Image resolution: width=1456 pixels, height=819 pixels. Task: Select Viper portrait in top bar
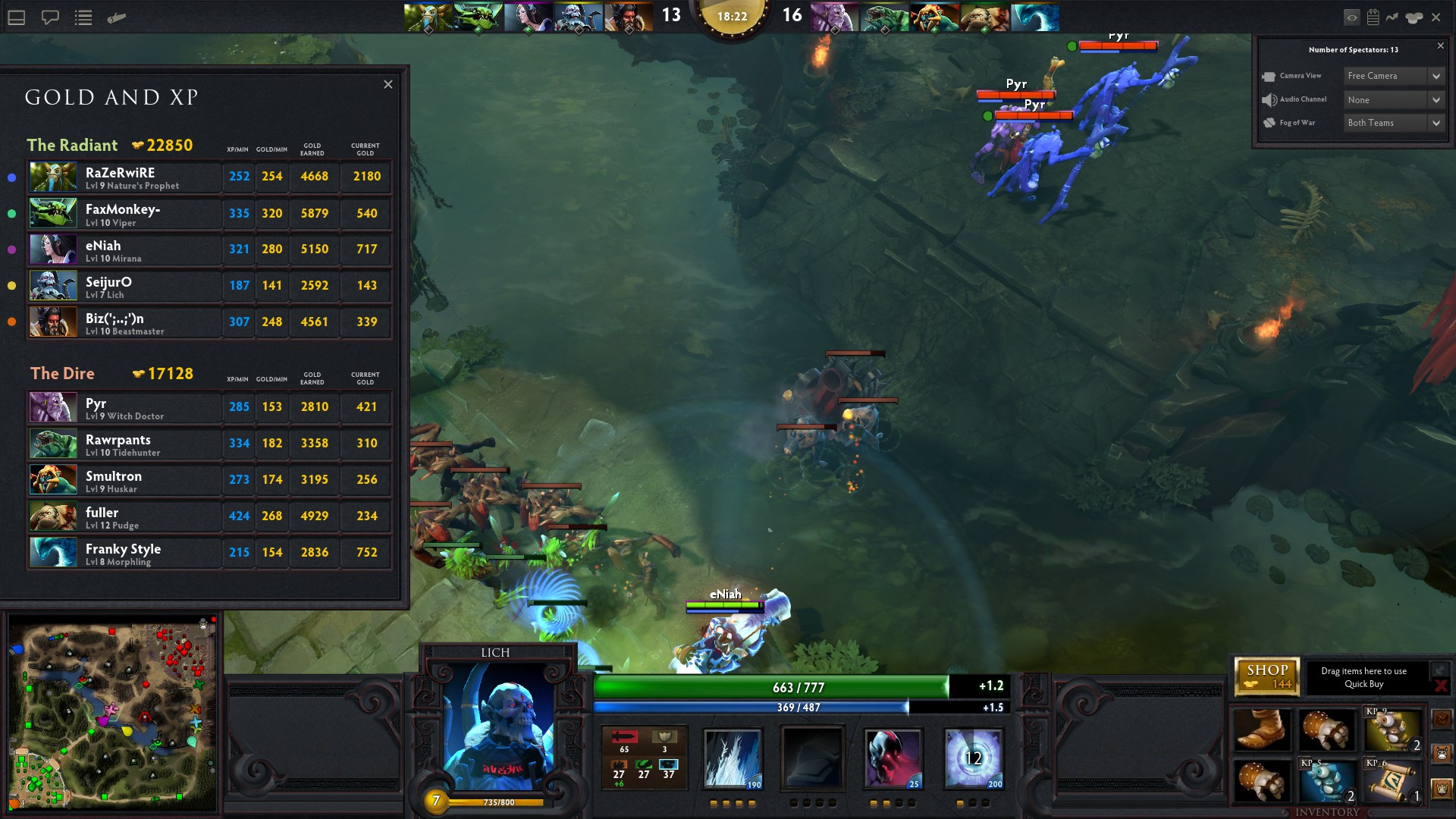pos(478,17)
